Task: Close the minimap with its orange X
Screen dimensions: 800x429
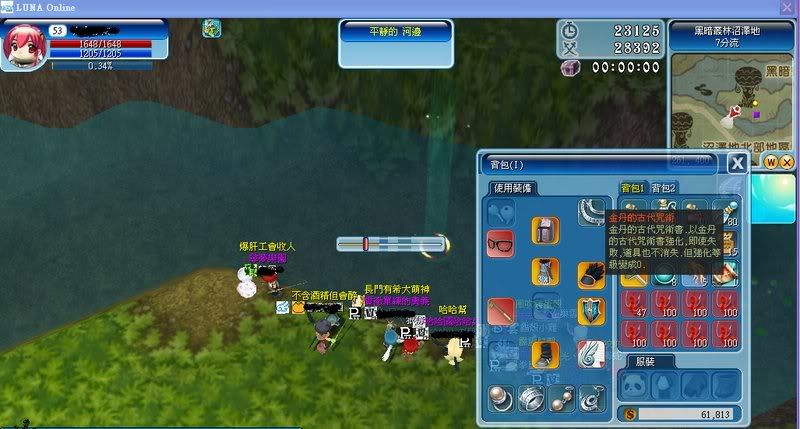Action: point(787,162)
